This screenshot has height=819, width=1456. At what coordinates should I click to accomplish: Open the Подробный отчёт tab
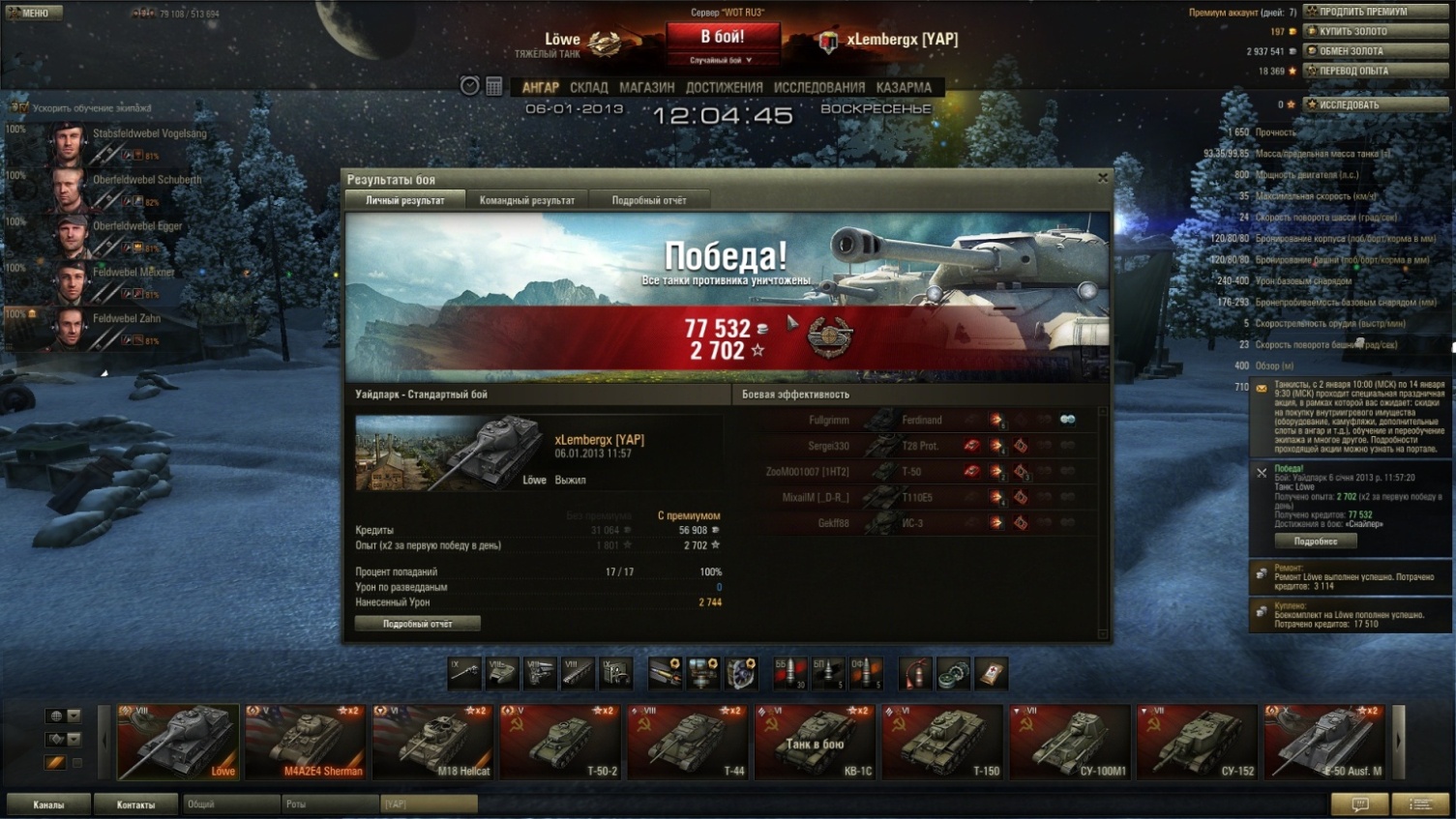tap(648, 200)
